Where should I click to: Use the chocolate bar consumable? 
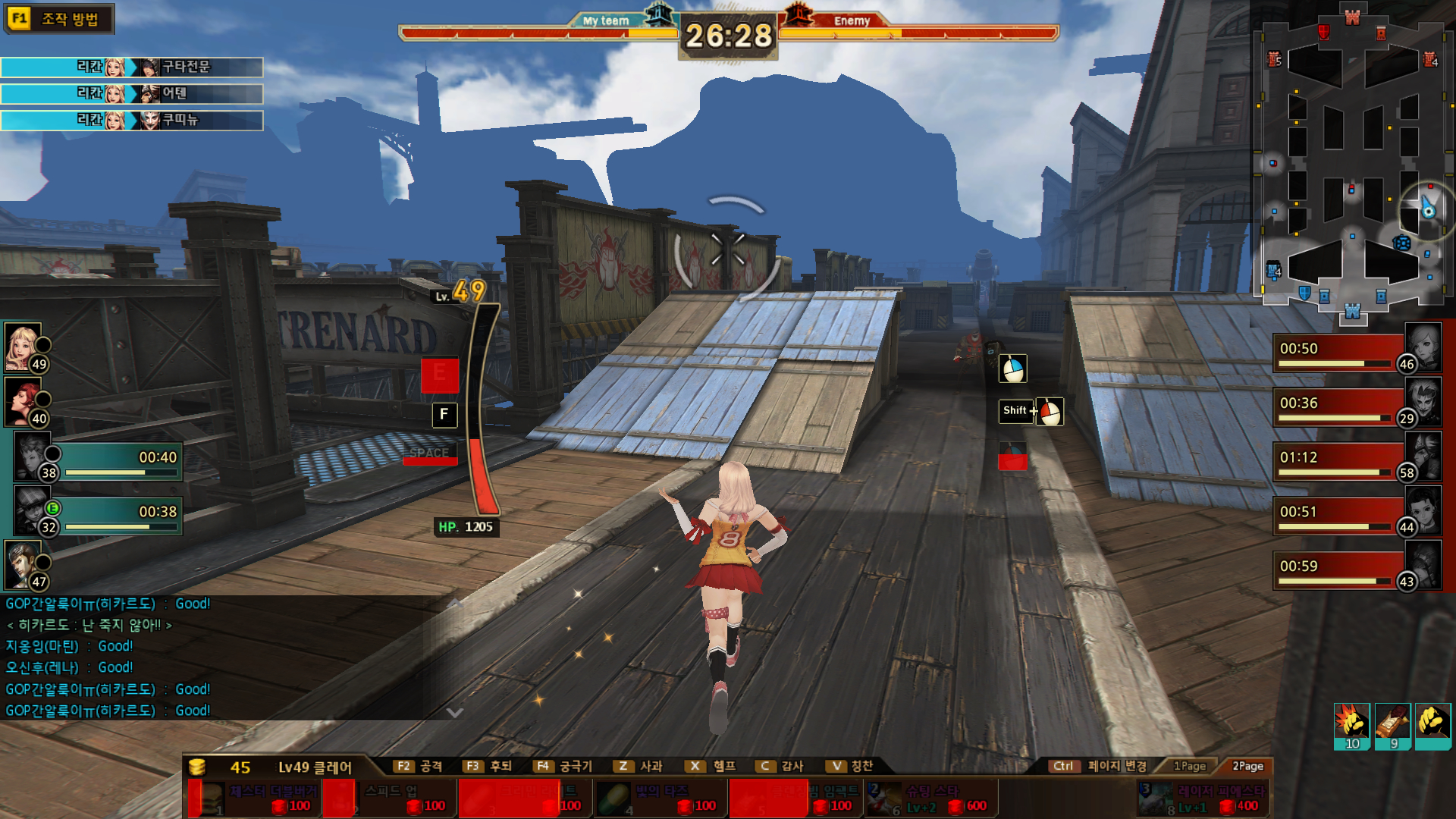coord(1392,723)
